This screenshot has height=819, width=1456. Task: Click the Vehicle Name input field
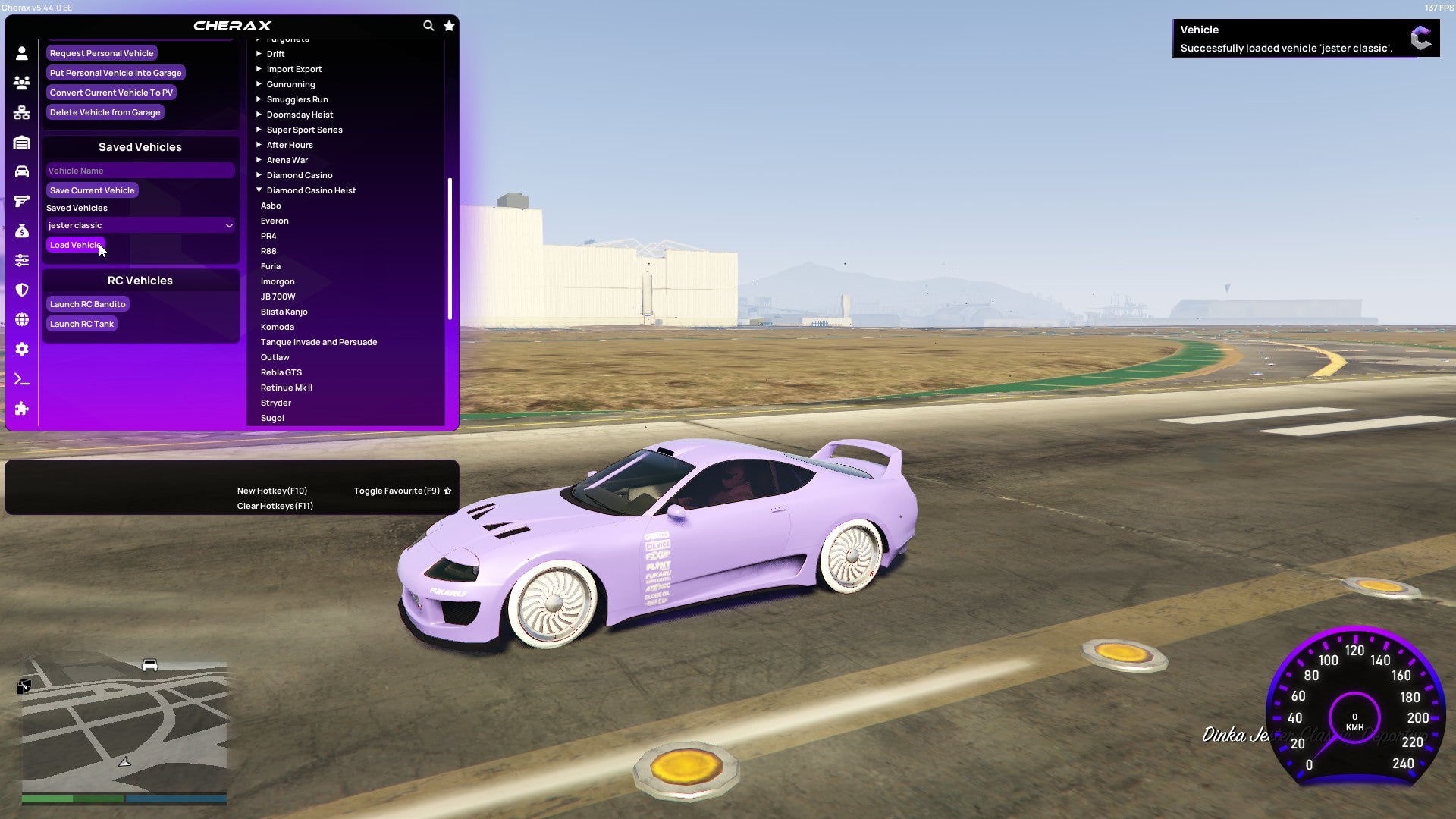[140, 170]
